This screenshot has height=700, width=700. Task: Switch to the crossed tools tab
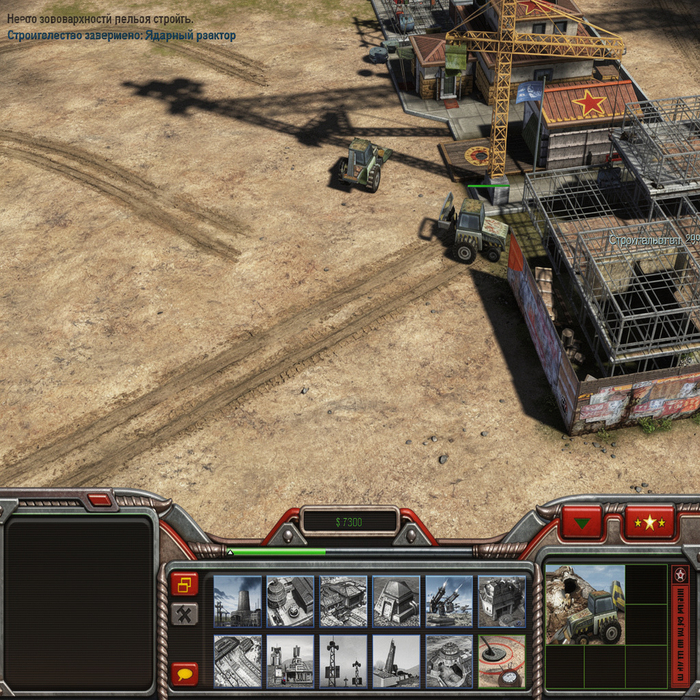(184, 614)
